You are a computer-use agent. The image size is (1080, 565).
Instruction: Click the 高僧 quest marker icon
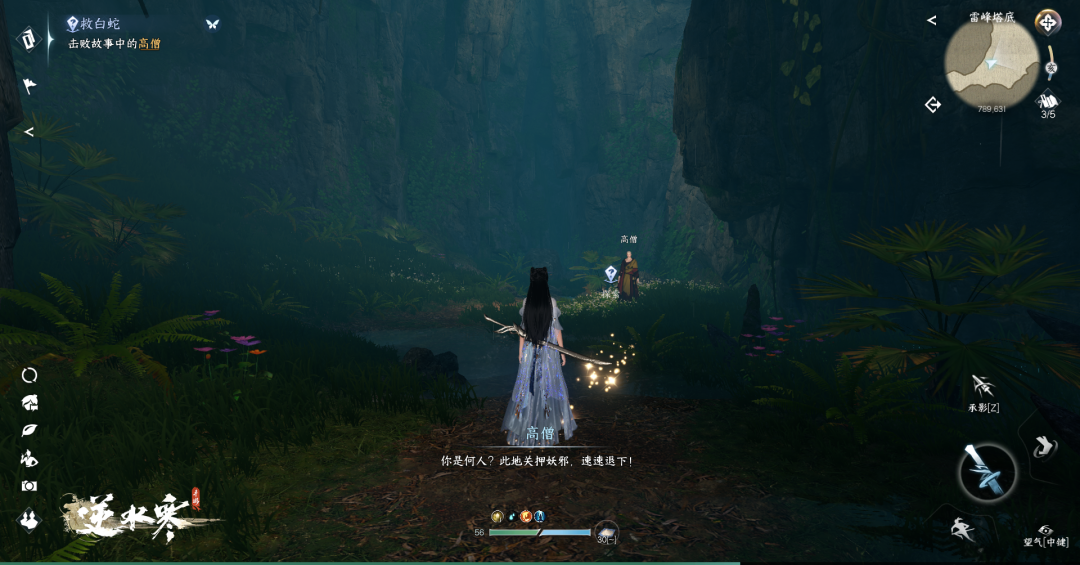coord(611,273)
